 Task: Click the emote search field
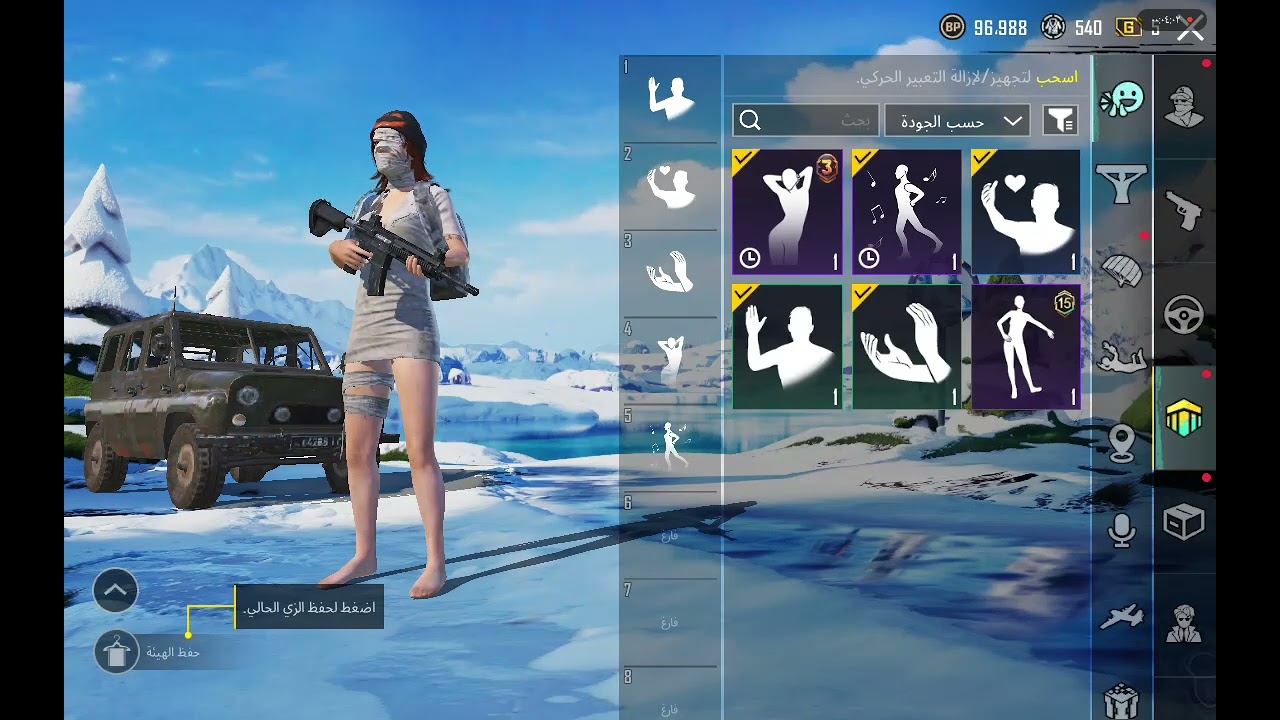(x=806, y=121)
